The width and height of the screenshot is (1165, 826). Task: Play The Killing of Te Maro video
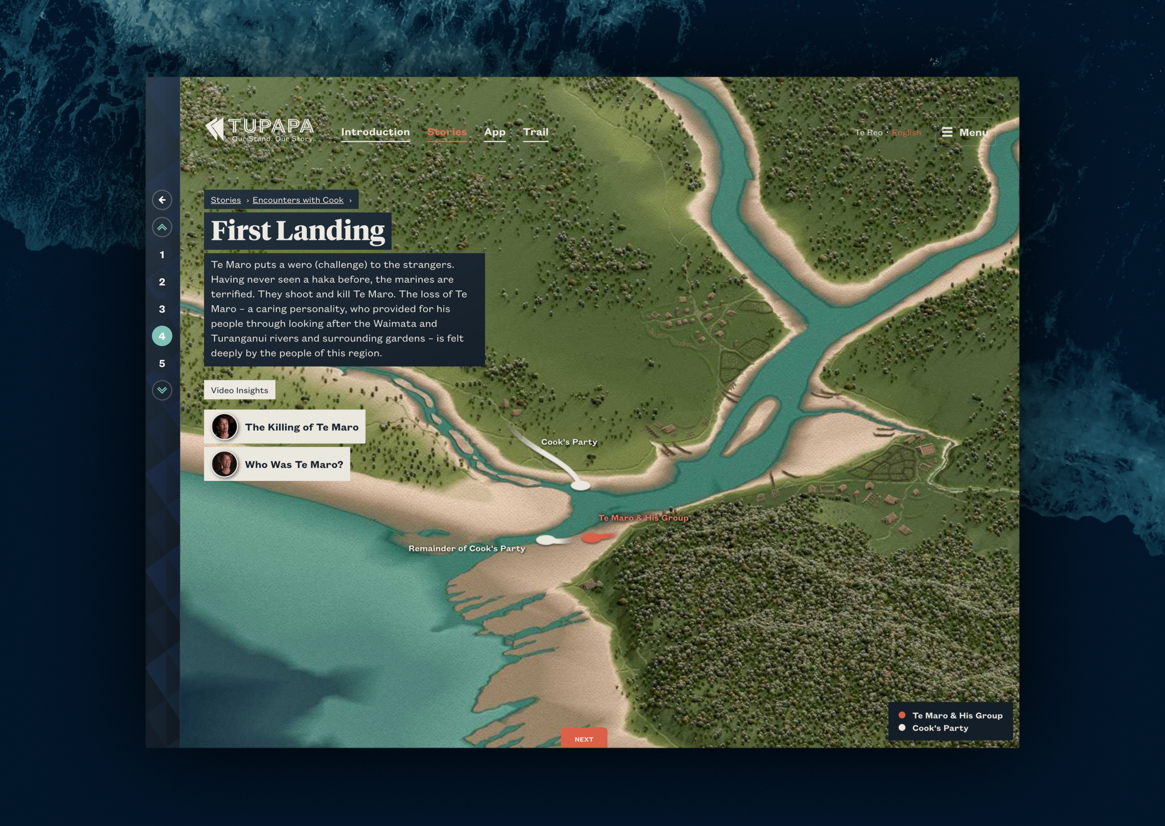(x=285, y=427)
